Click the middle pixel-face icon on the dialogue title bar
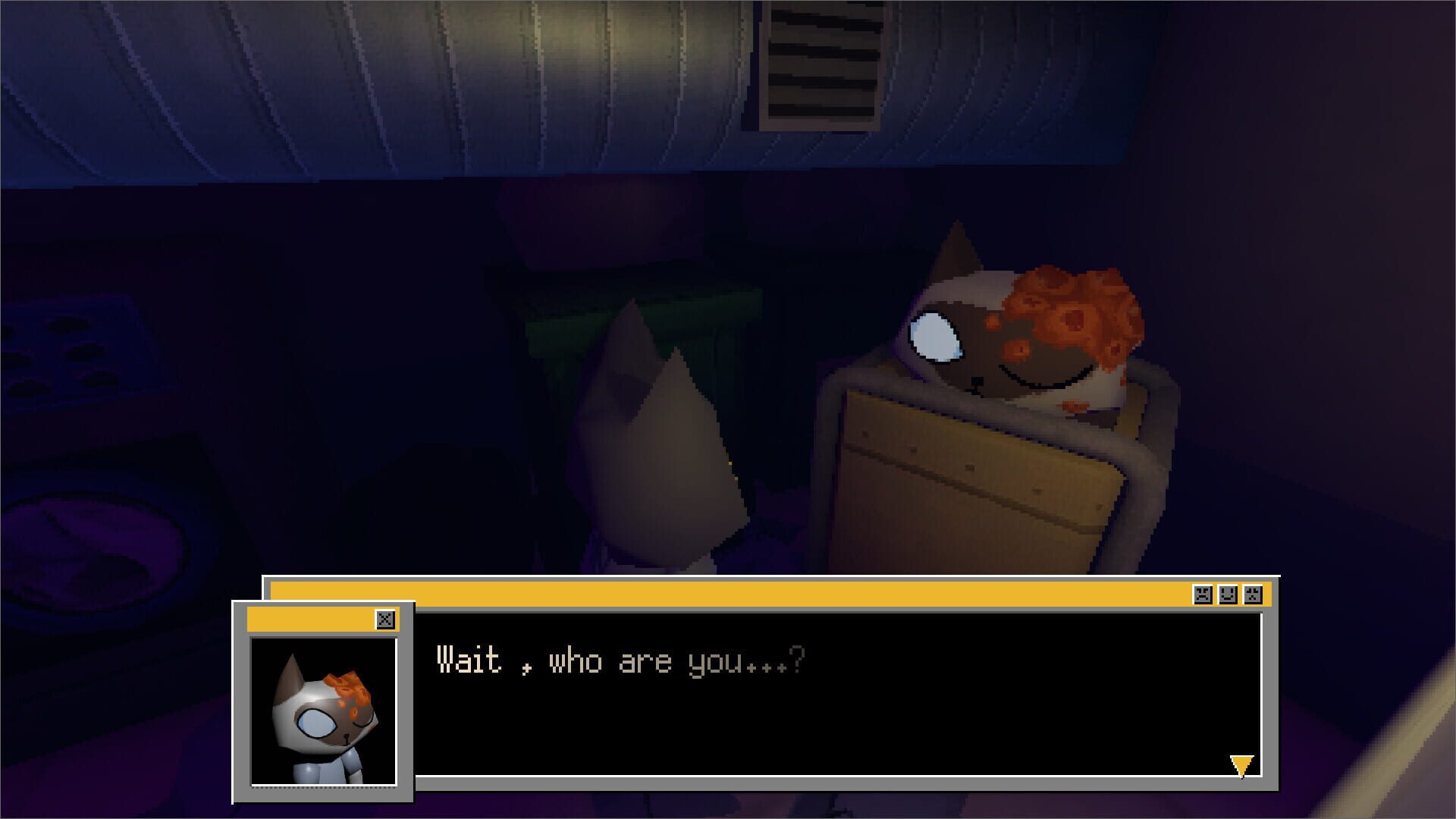1456x819 pixels. coord(1228,595)
